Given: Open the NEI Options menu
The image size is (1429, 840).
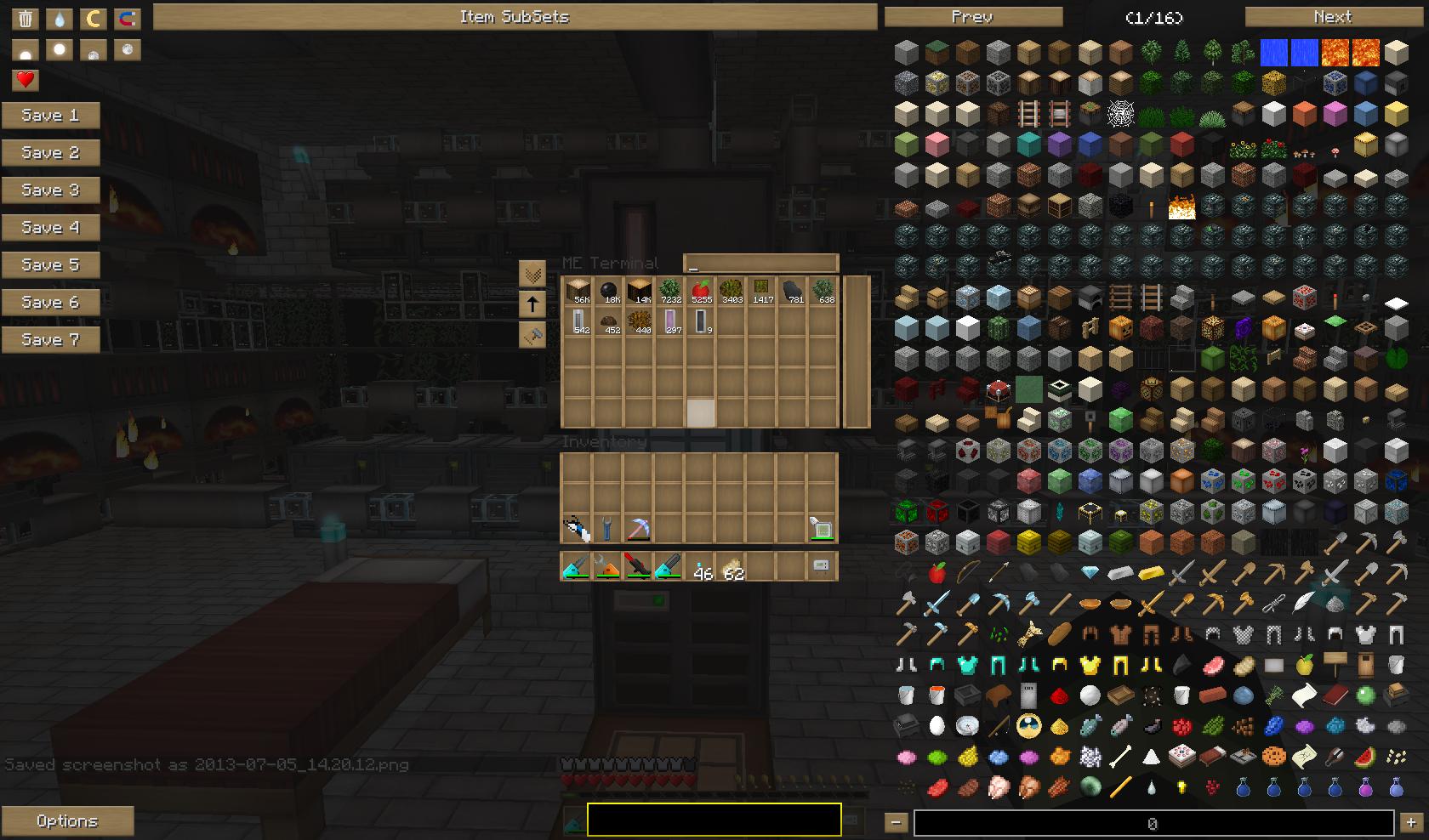Looking at the screenshot, I should pos(67,821).
